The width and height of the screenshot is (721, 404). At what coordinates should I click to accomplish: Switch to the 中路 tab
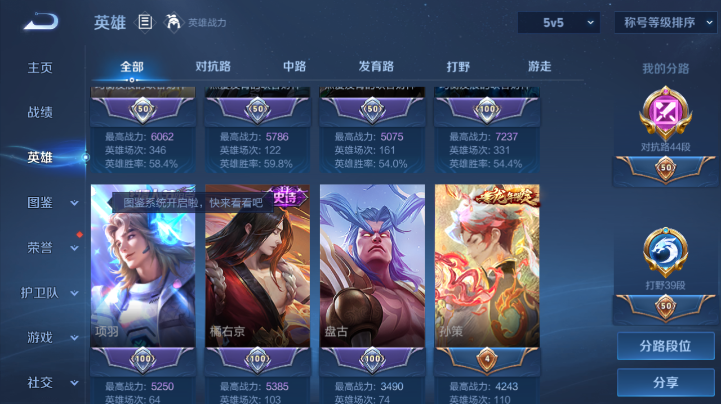295,67
